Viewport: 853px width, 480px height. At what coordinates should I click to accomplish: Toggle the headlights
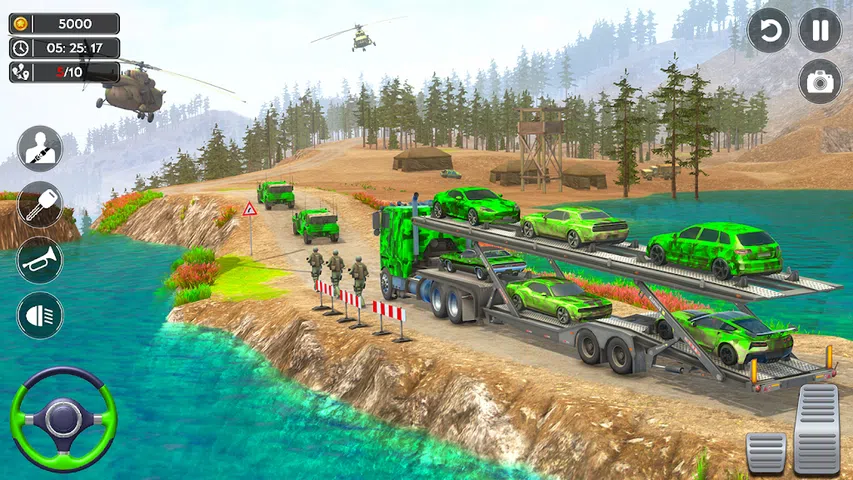point(40,315)
